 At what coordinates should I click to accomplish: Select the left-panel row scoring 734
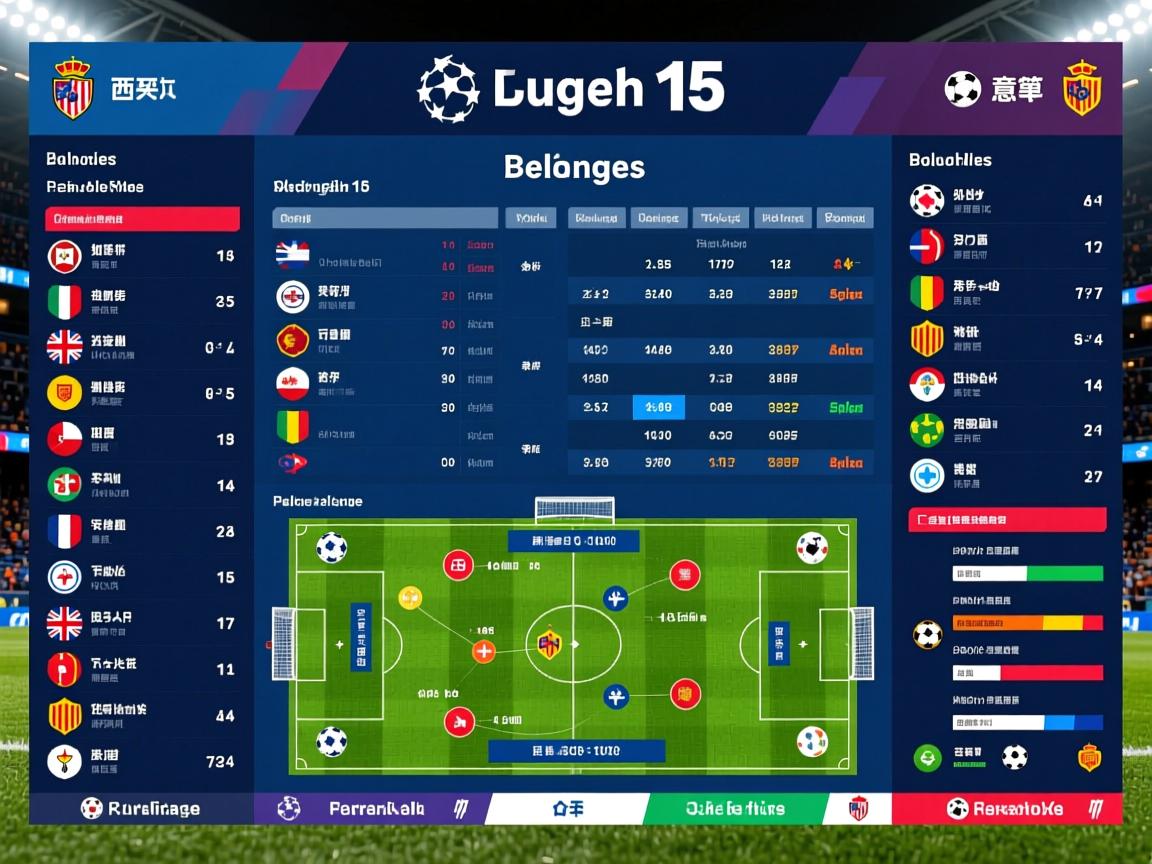140,761
